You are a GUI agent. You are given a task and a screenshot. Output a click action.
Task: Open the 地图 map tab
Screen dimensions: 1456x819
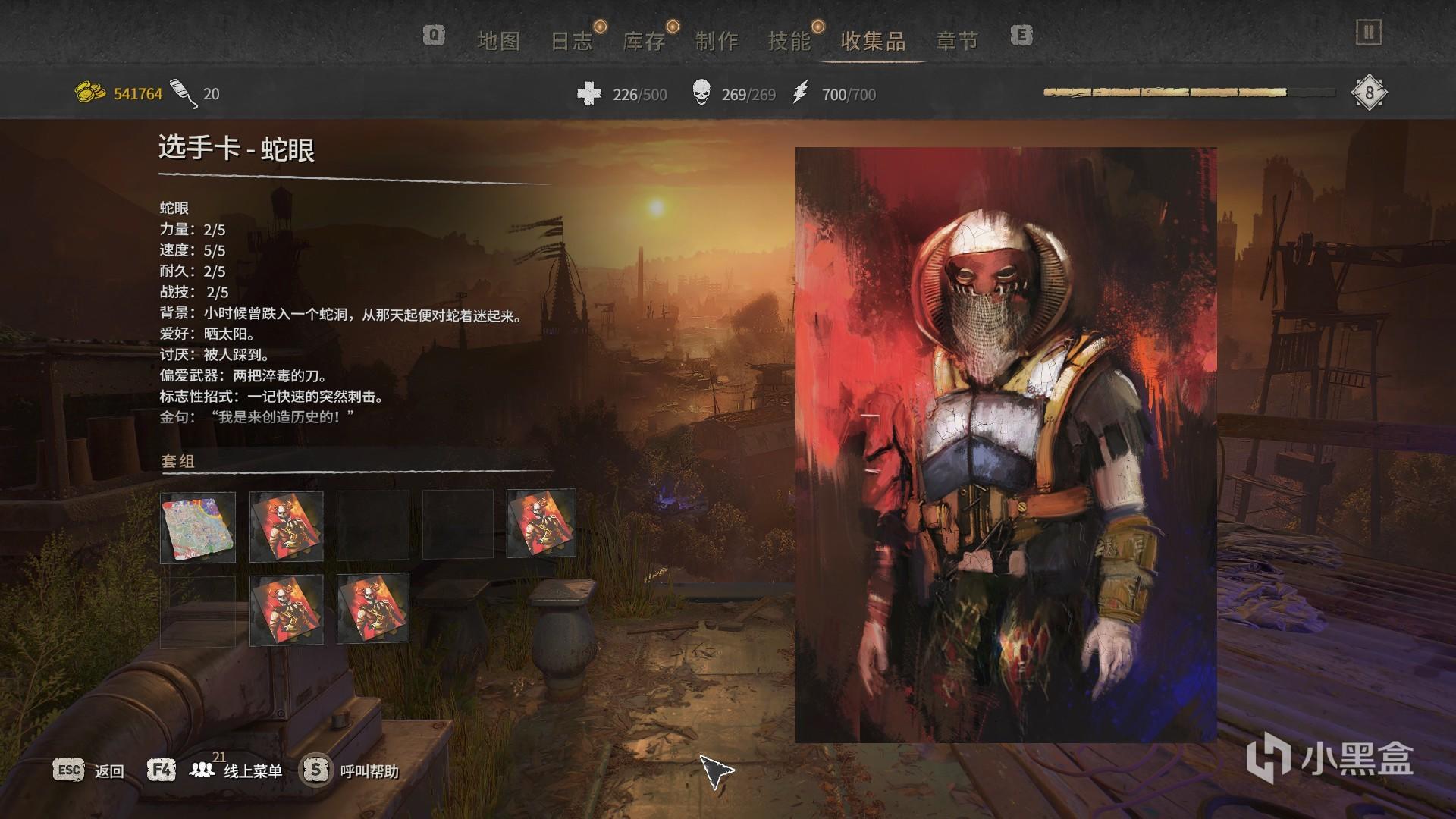pyautogui.click(x=498, y=41)
